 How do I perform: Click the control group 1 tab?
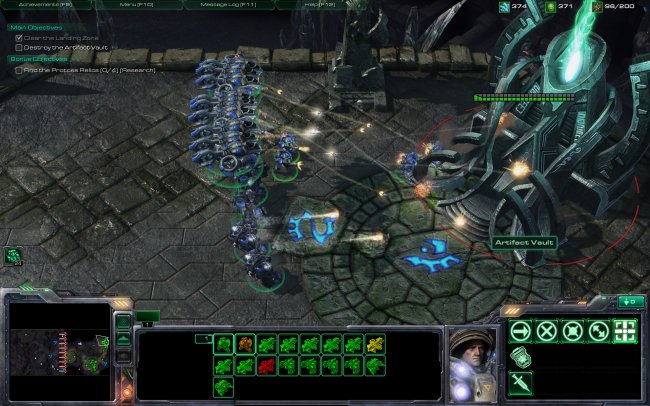point(147,317)
